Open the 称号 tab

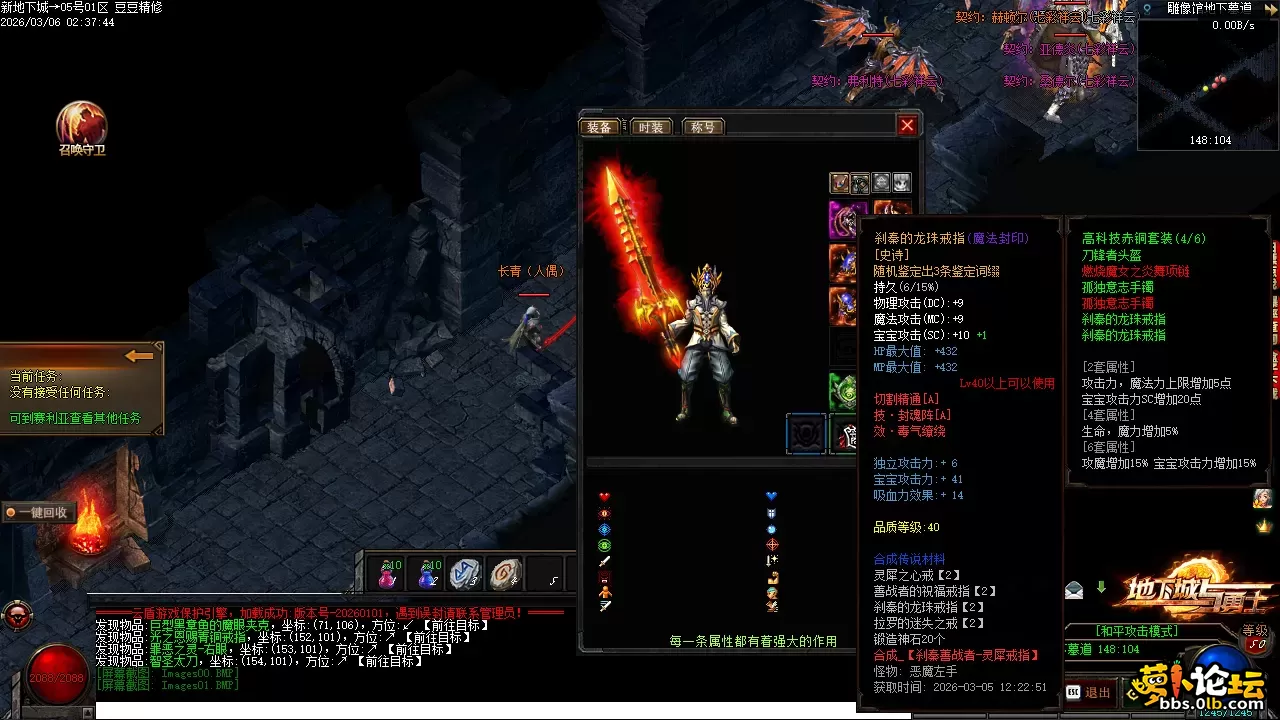point(703,127)
